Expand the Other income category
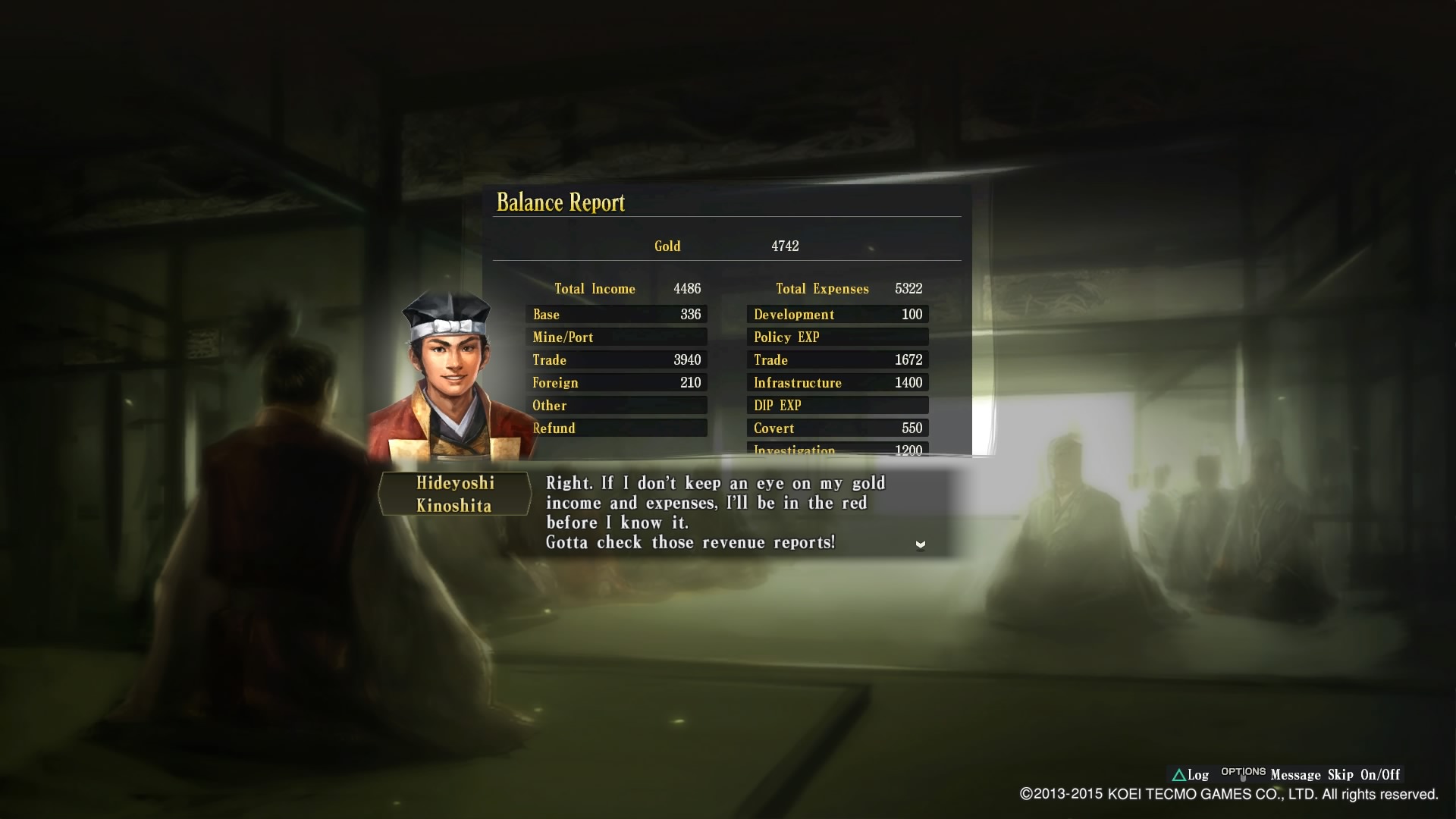This screenshot has height=819, width=1456. (x=616, y=405)
